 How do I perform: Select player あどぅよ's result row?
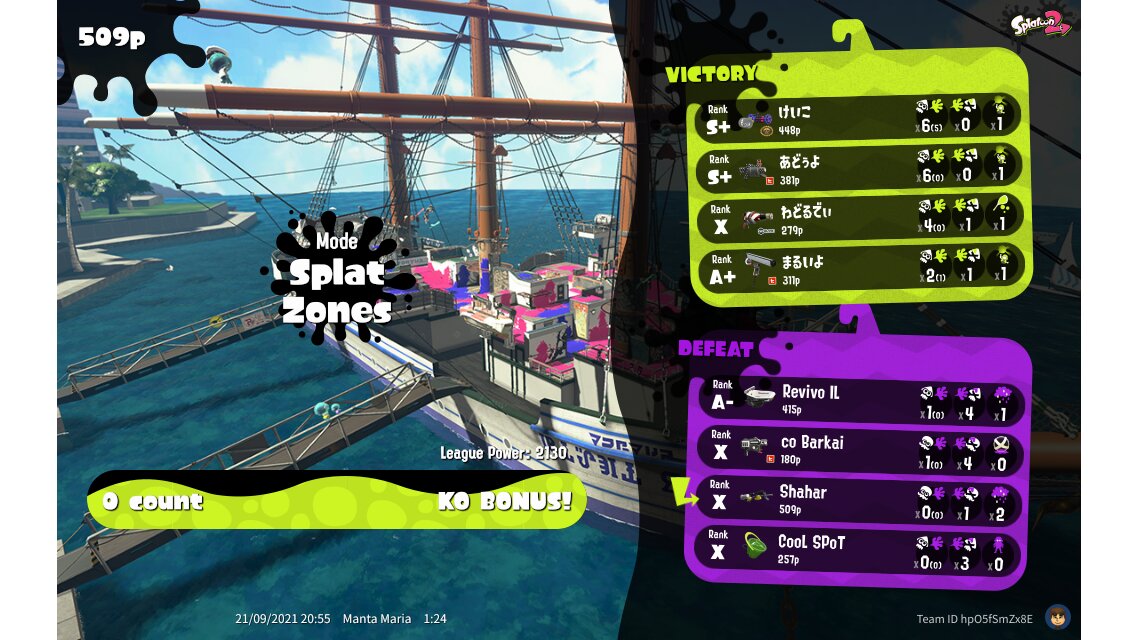tap(860, 168)
